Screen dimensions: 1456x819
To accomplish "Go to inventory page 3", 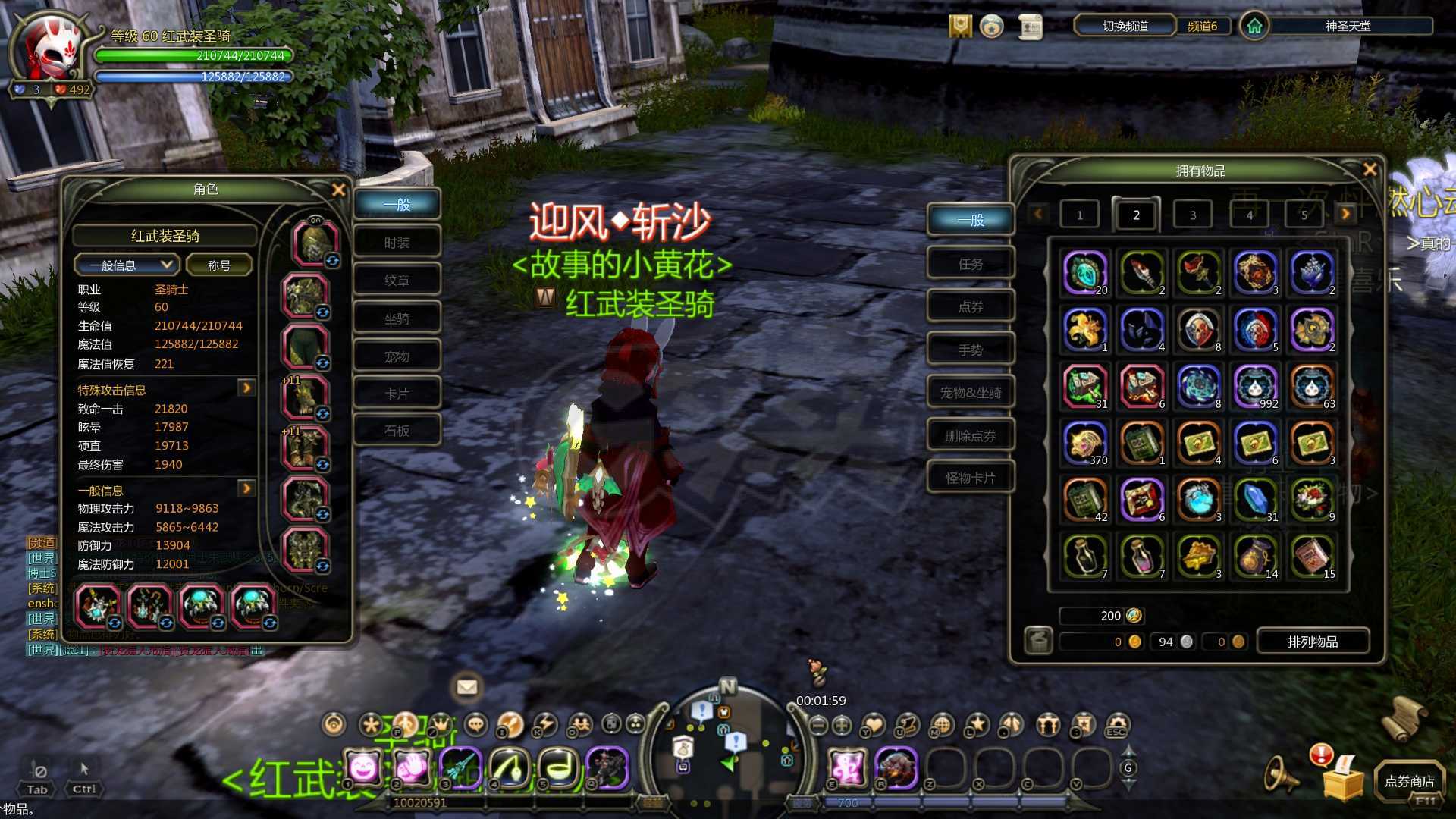I will (1192, 215).
